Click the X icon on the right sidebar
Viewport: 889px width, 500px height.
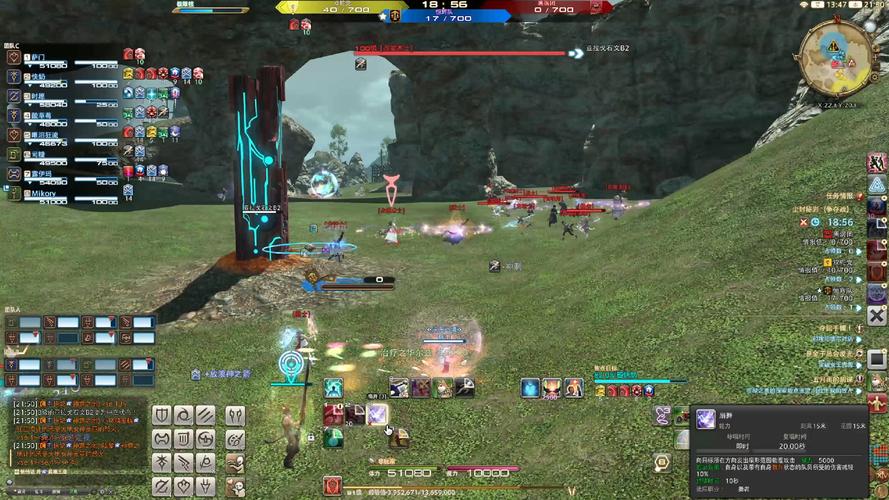[x=877, y=316]
